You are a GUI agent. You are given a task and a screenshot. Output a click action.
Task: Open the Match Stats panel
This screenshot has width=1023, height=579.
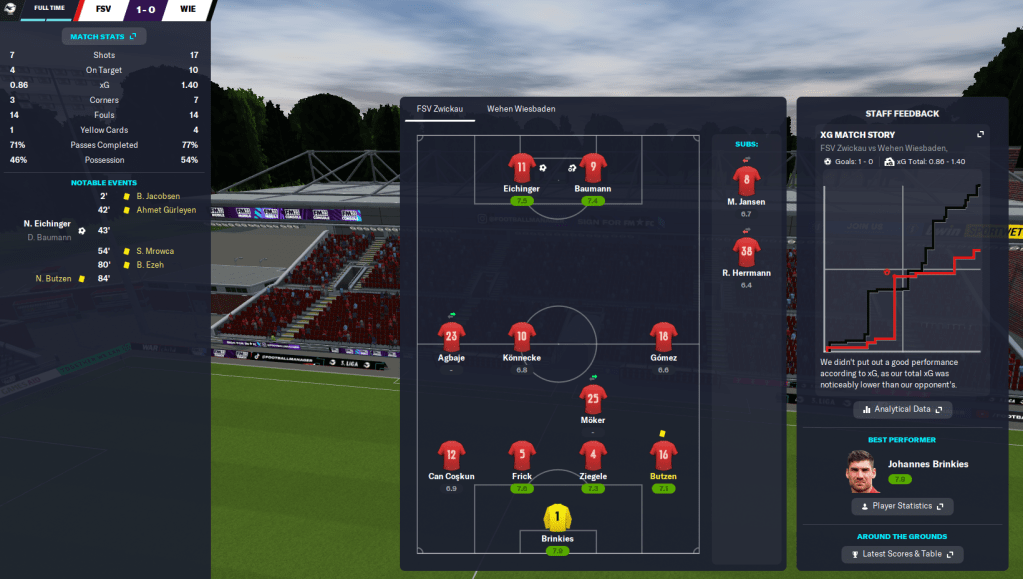(104, 37)
